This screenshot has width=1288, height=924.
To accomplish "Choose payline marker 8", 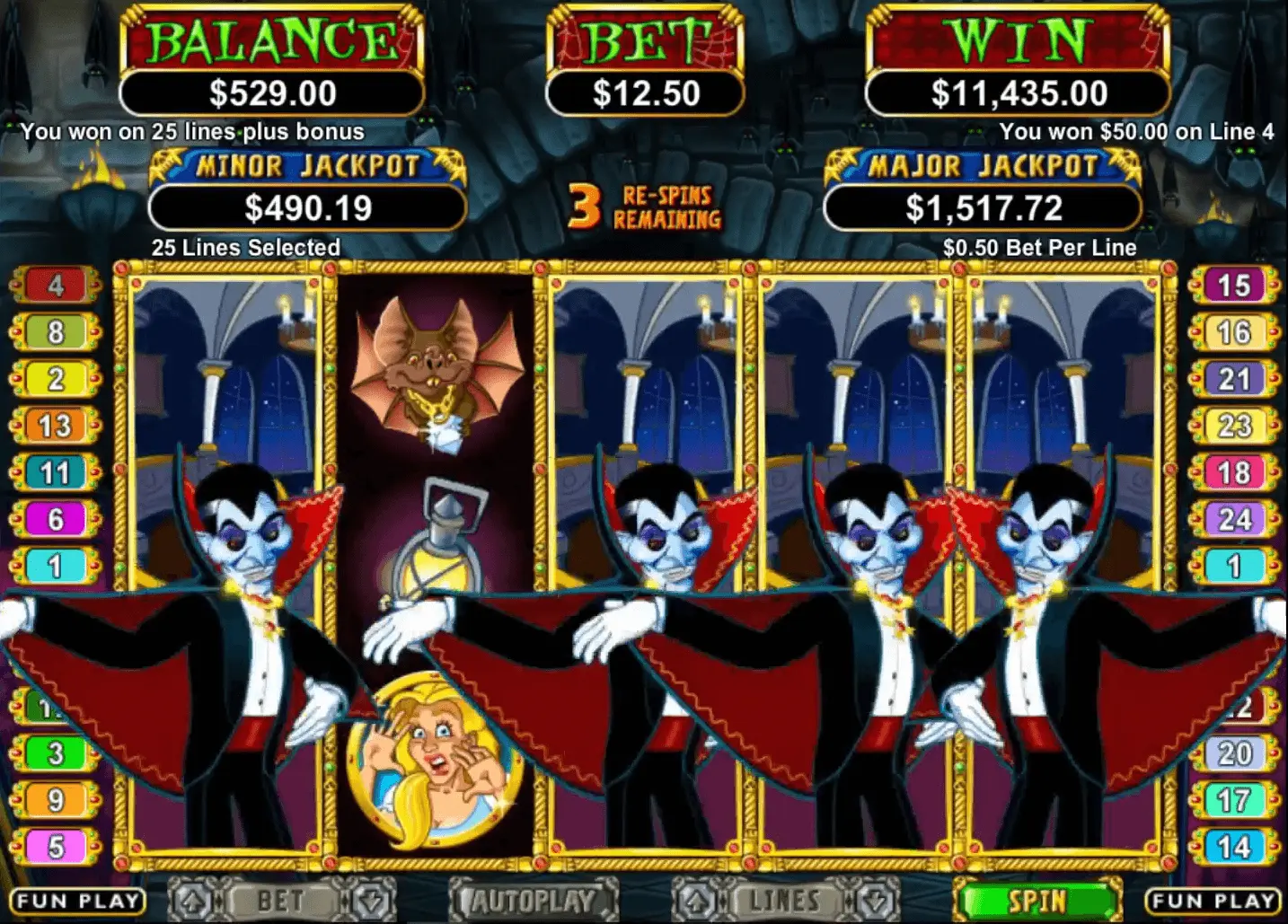I will (56, 332).
